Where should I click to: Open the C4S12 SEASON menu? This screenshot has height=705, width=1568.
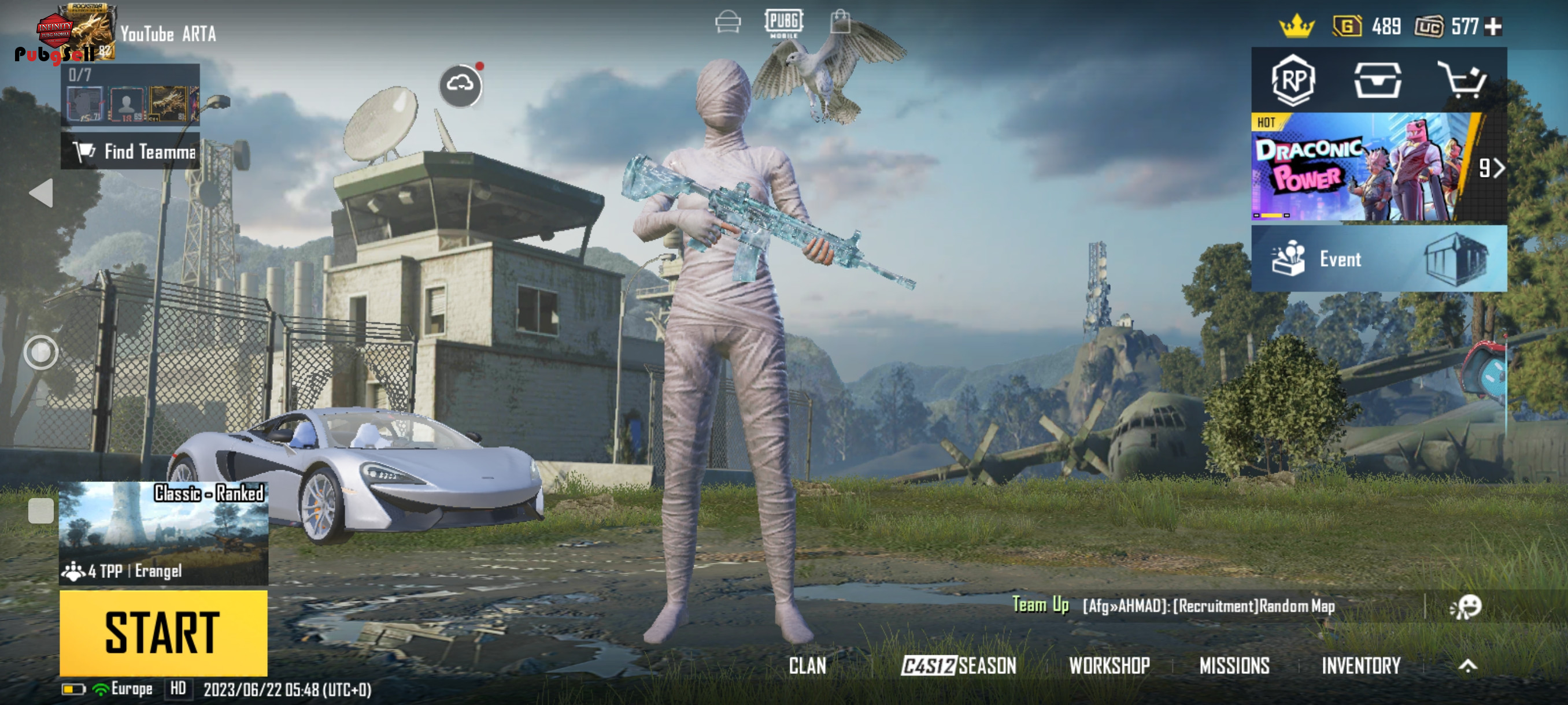(959, 666)
